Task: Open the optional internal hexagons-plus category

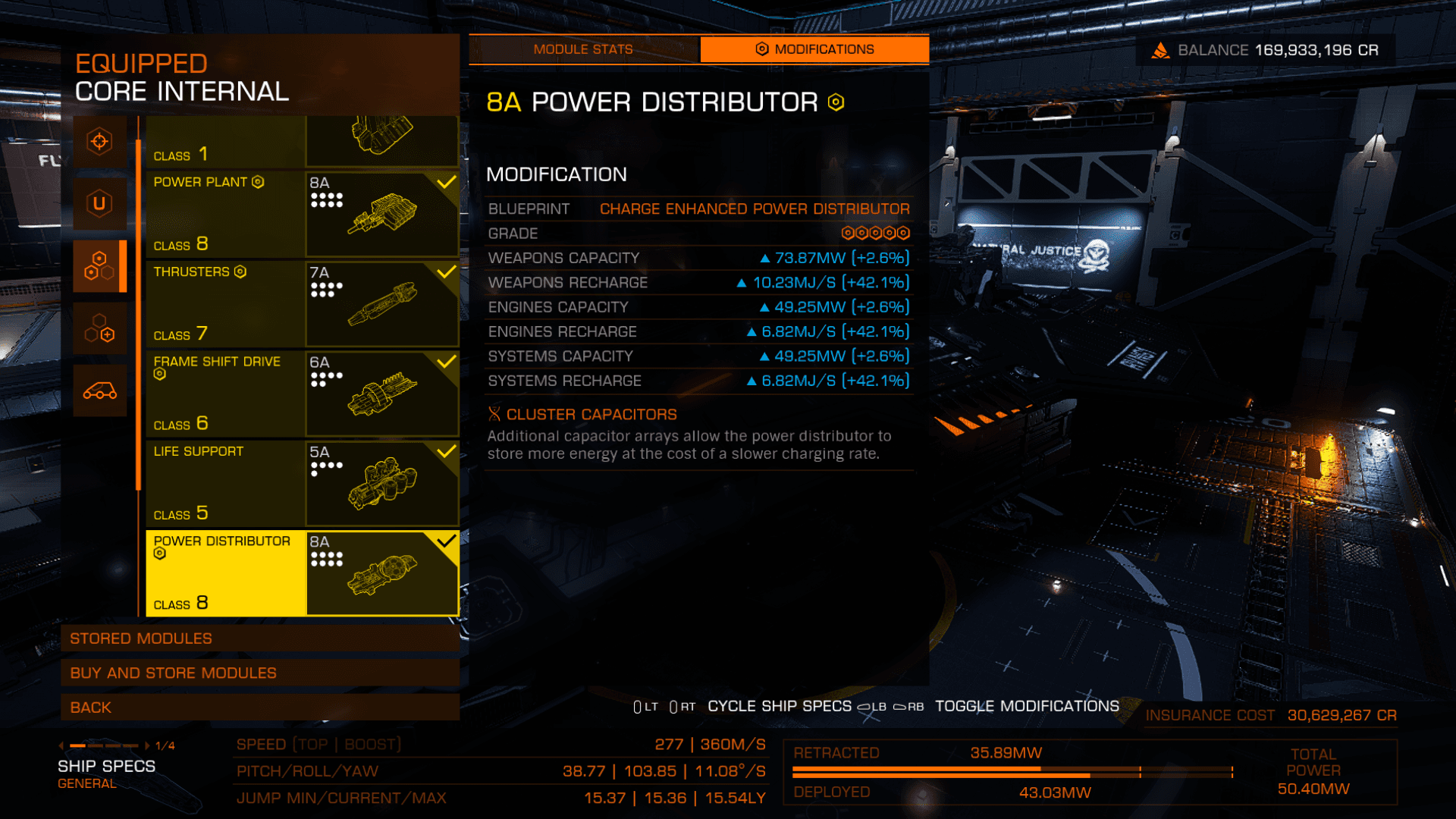Action: pos(99,328)
